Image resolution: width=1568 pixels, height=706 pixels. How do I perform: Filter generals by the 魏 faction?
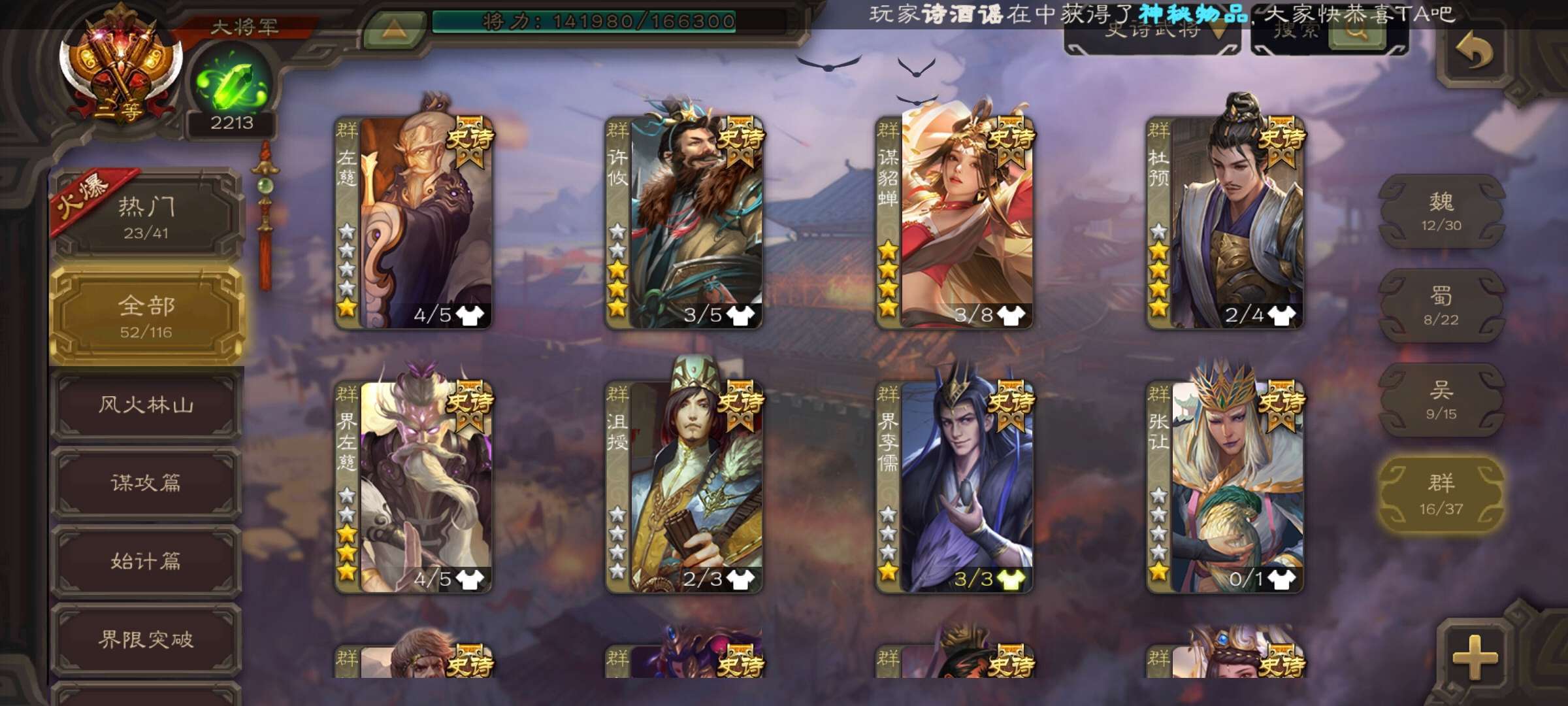[x=1441, y=211]
